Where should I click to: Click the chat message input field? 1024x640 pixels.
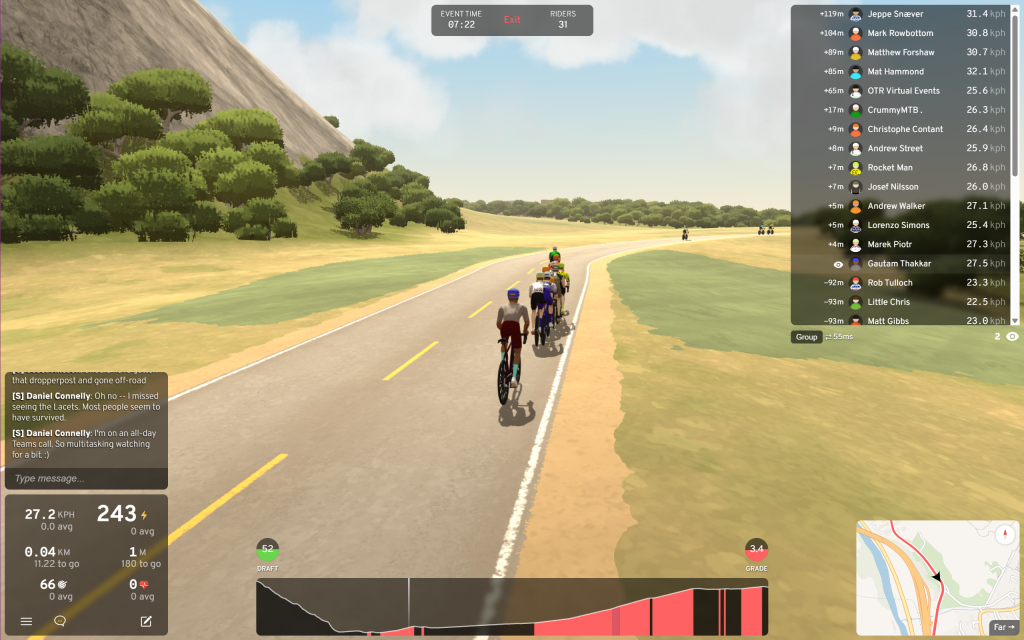(85, 478)
